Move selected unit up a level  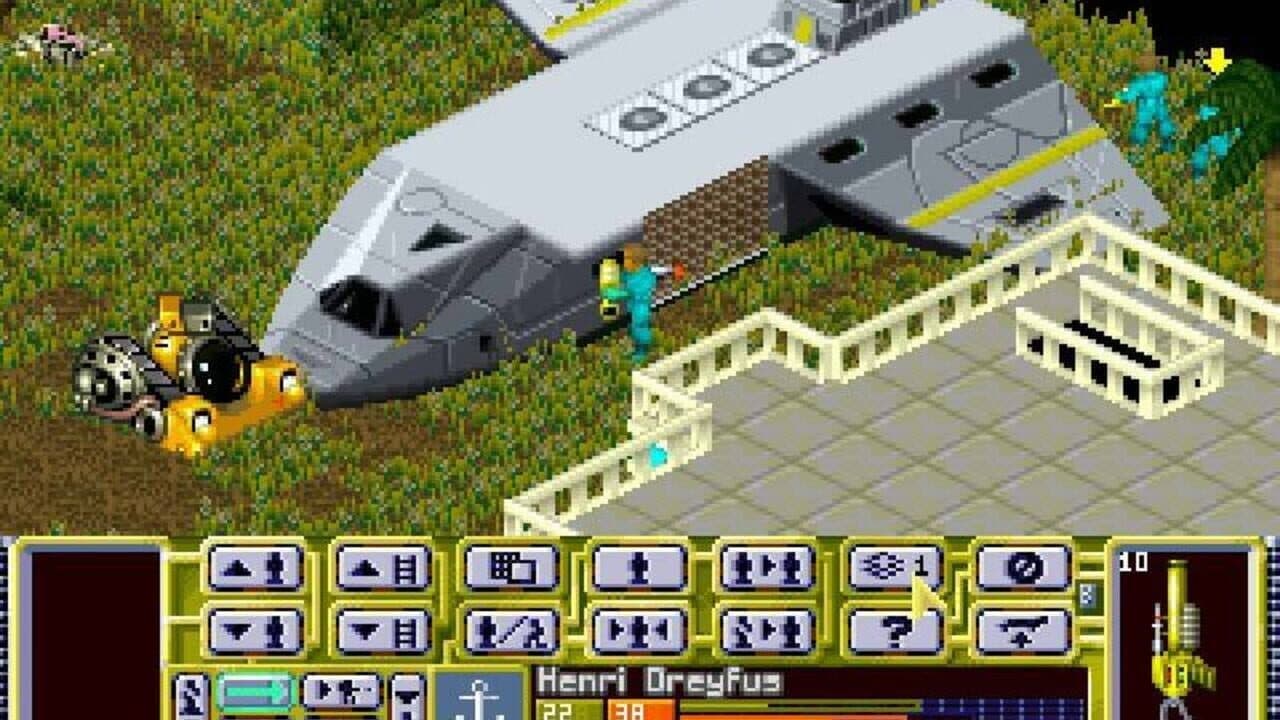pyautogui.click(x=255, y=570)
